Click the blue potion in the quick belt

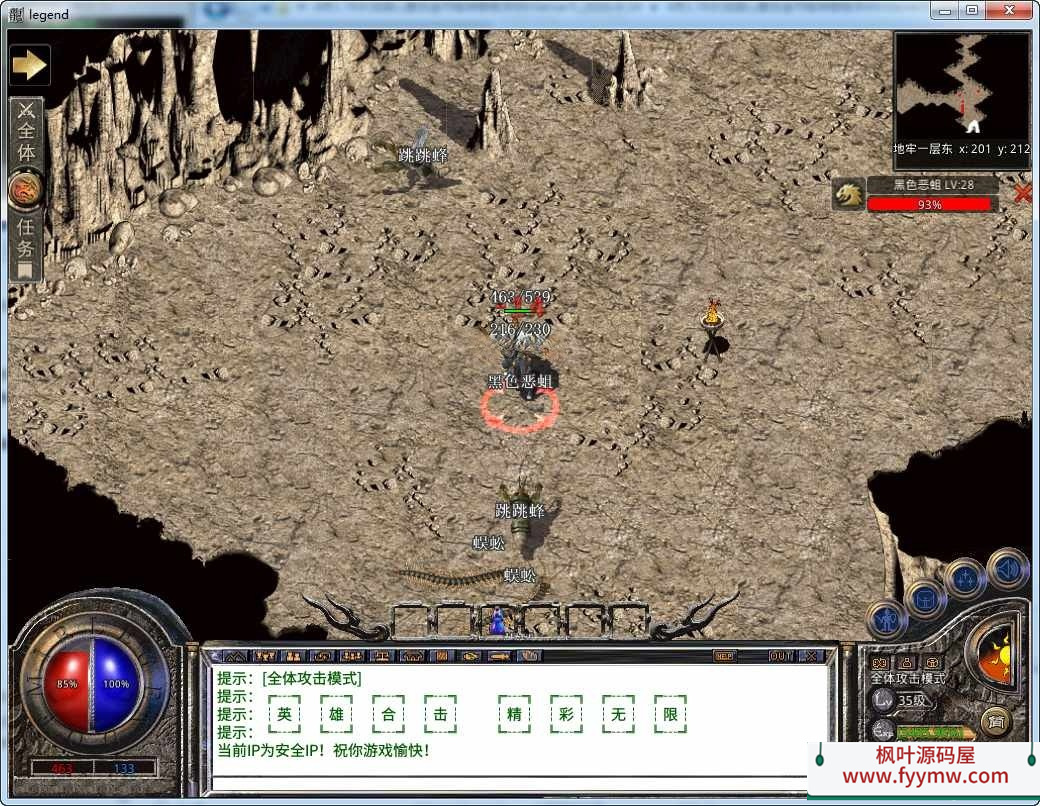pyautogui.click(x=495, y=622)
